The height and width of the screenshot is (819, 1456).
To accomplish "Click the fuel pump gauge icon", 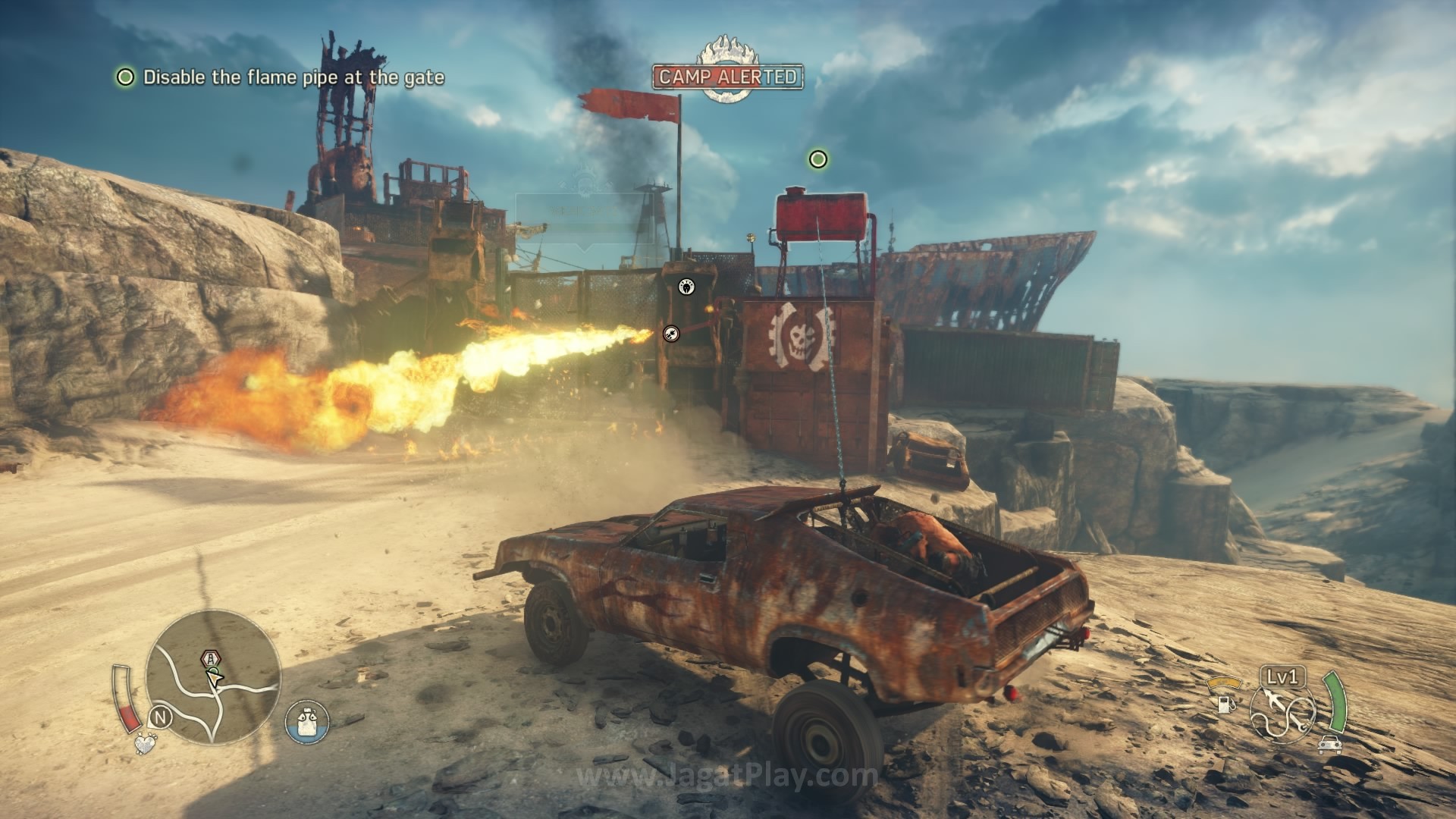I will click(x=1222, y=704).
